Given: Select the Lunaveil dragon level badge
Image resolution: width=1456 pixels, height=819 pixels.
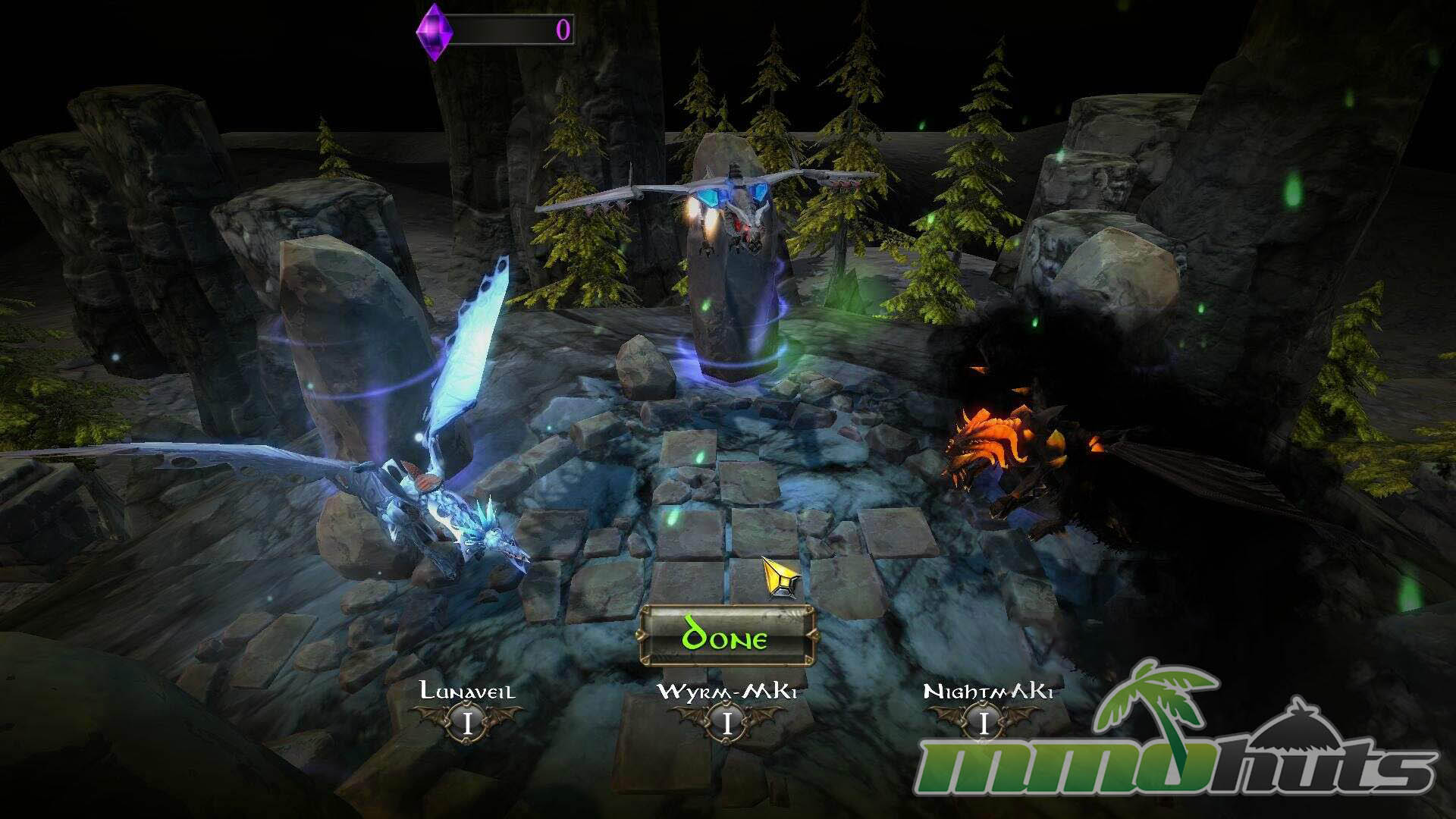Looking at the screenshot, I should (467, 723).
